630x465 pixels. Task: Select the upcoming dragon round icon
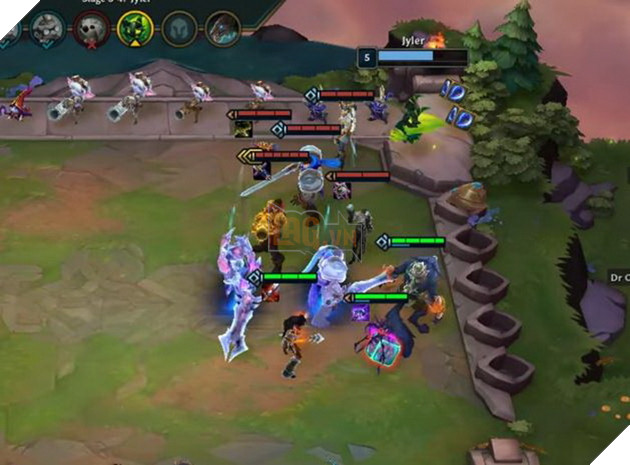tap(223, 28)
